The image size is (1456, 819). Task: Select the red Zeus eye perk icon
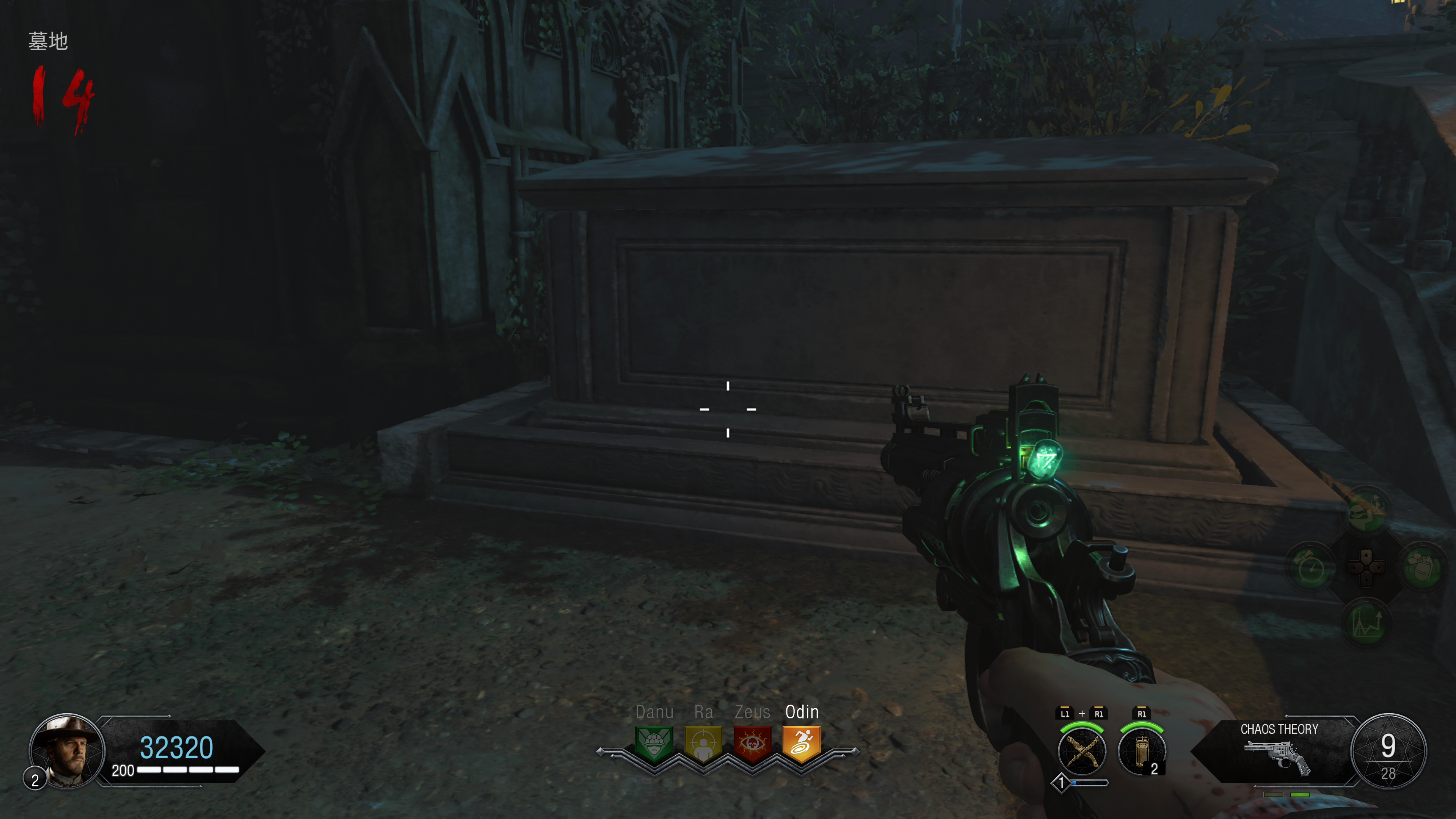pyautogui.click(x=752, y=743)
